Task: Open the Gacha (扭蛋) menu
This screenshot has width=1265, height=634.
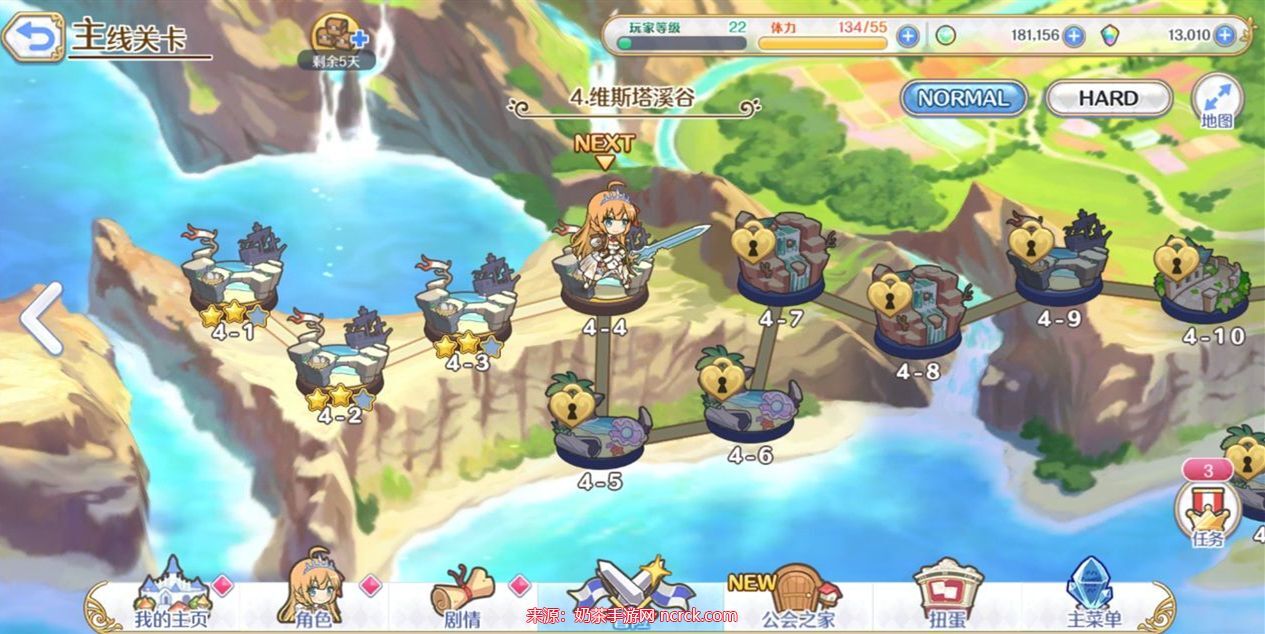Action: (948, 598)
